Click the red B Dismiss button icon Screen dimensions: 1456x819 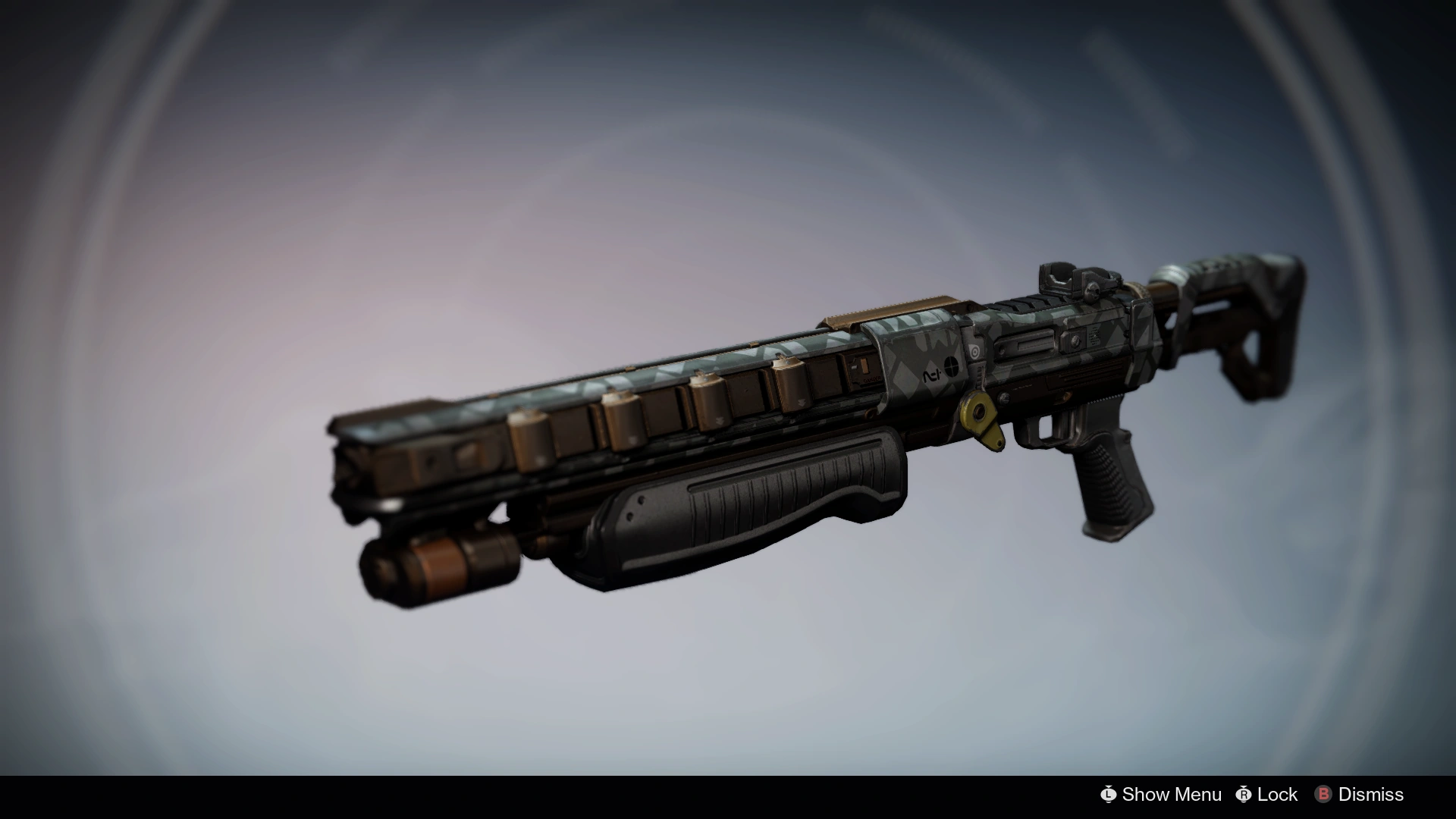[x=1325, y=795]
